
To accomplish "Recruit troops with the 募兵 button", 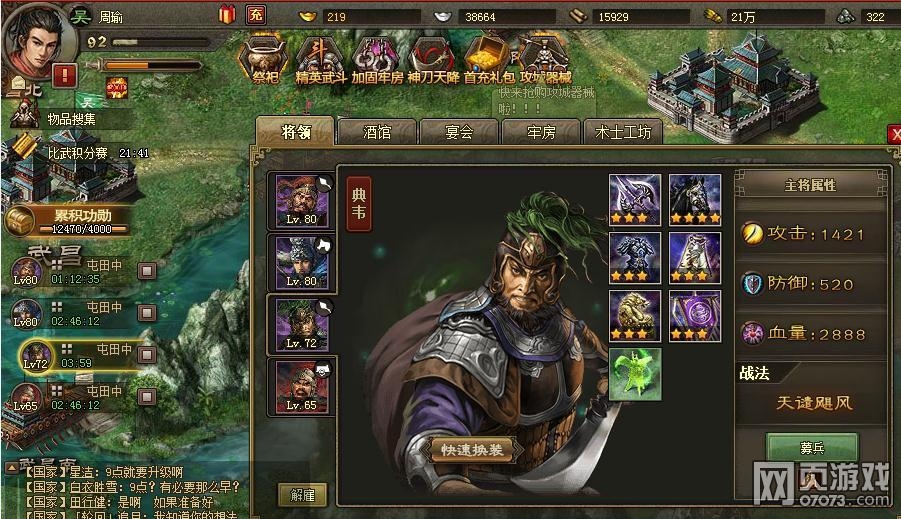I will pos(811,447).
